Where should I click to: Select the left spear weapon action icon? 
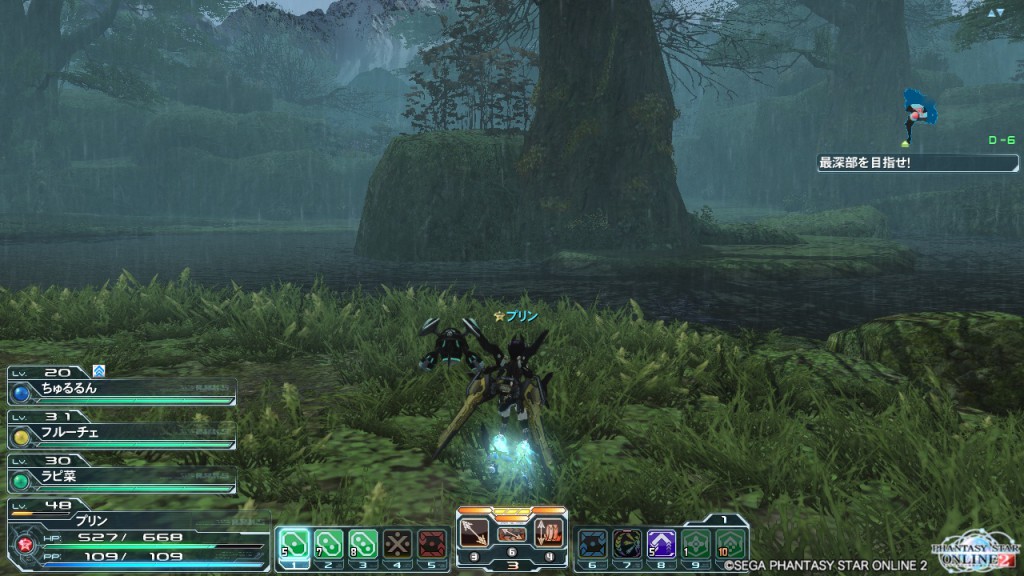[474, 531]
